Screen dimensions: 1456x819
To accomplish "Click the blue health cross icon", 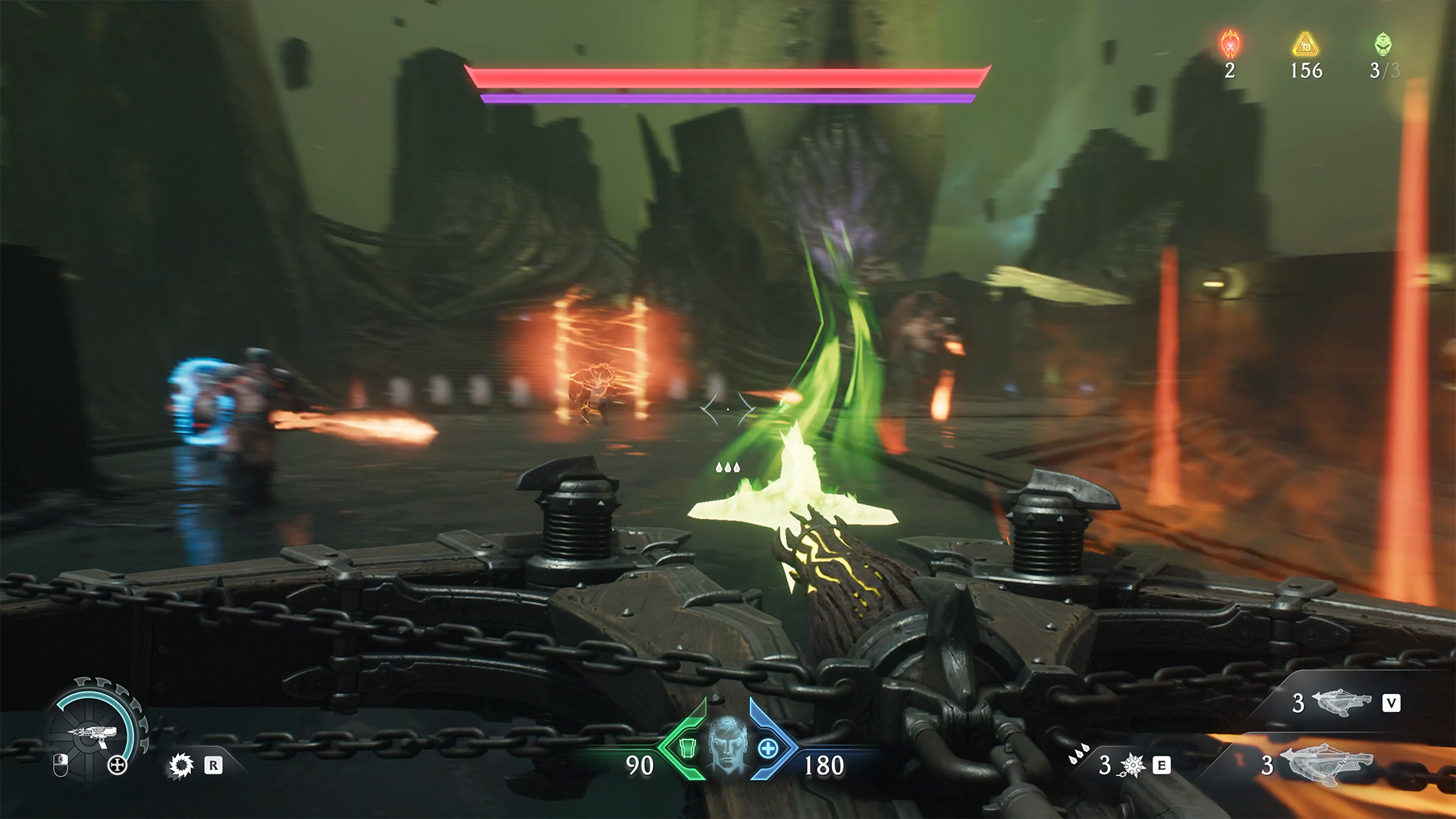I will tap(767, 748).
